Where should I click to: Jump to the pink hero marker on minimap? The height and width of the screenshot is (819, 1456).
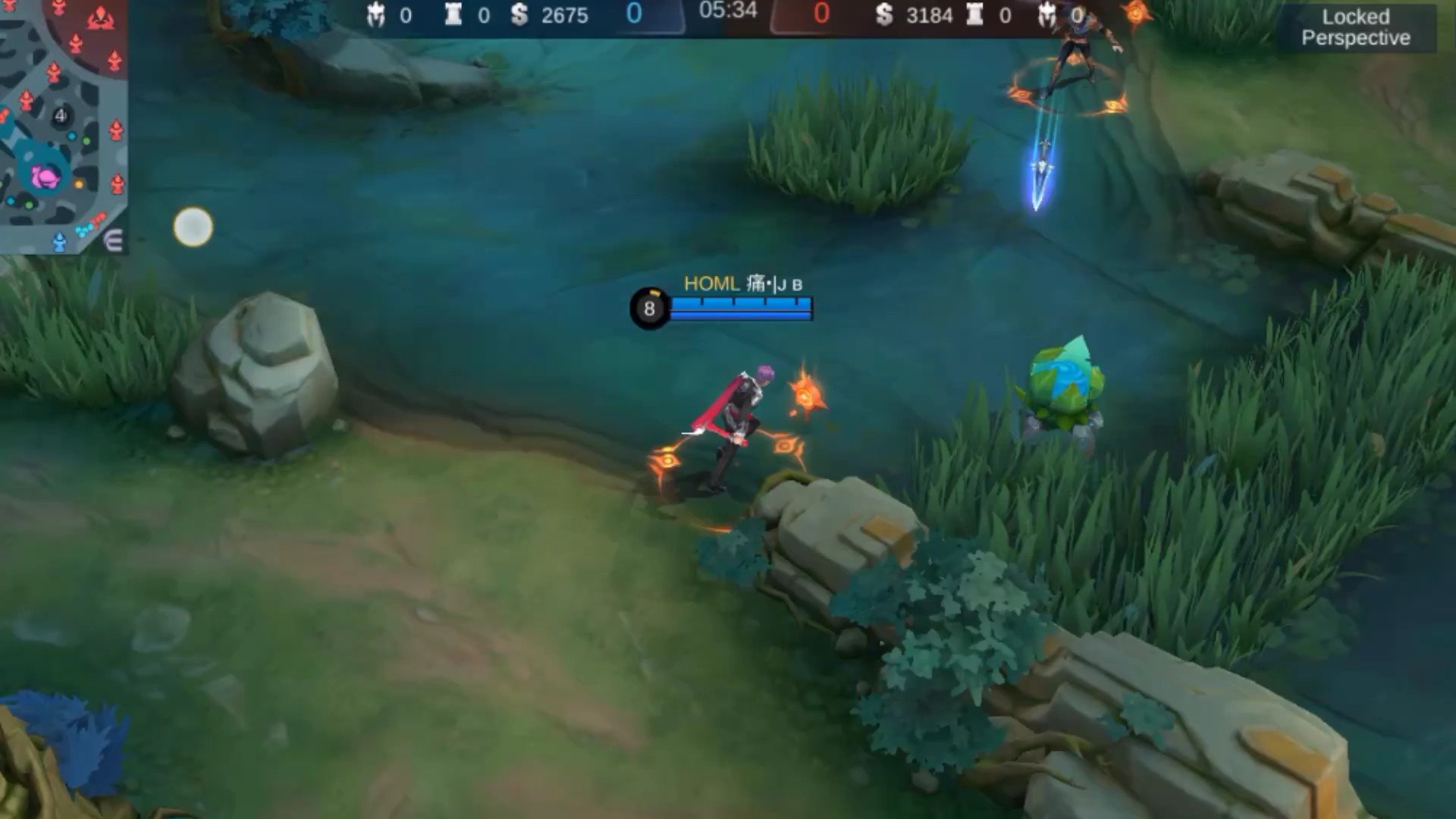click(45, 177)
